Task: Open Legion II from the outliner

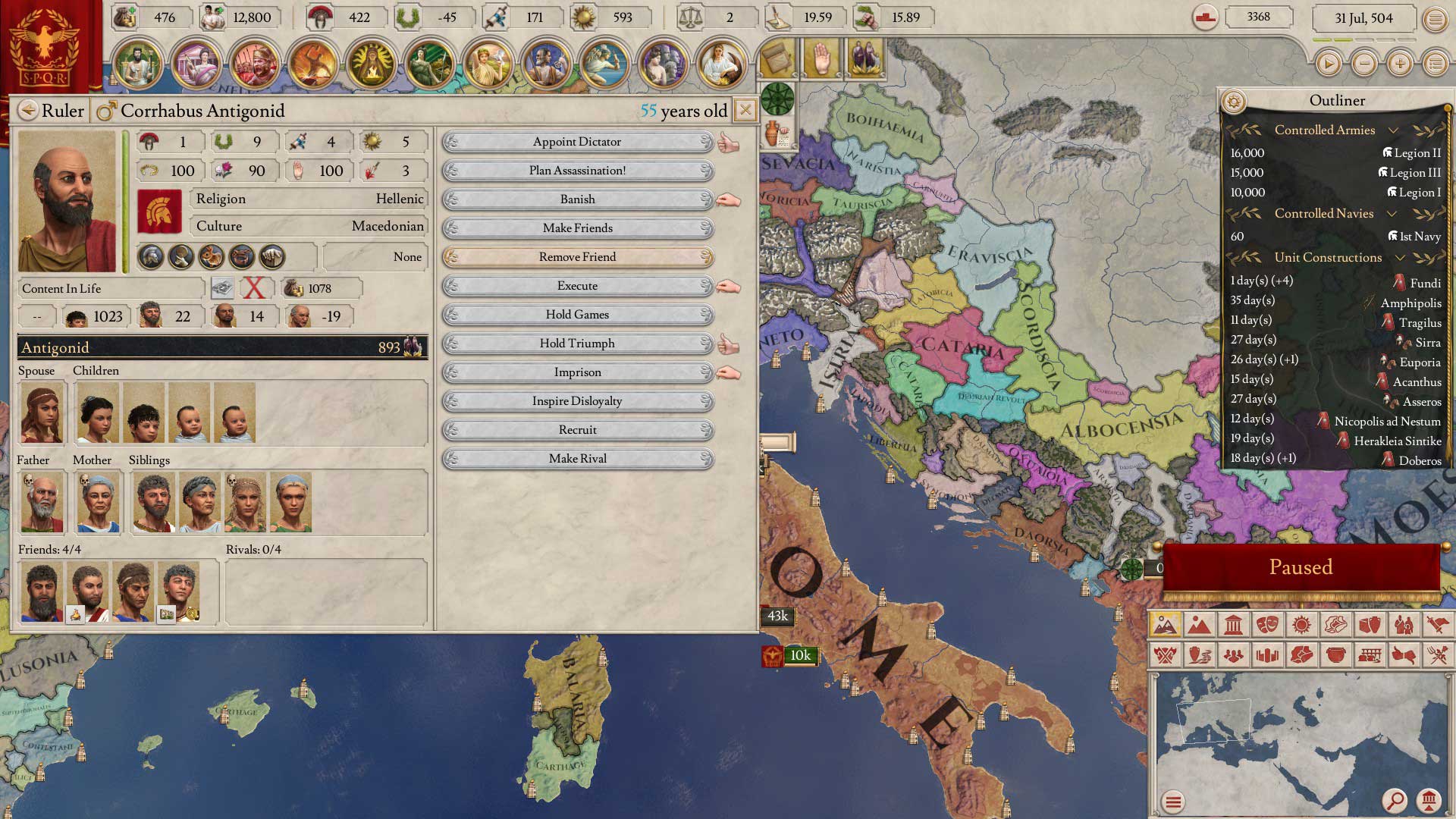Action: [x=1411, y=153]
